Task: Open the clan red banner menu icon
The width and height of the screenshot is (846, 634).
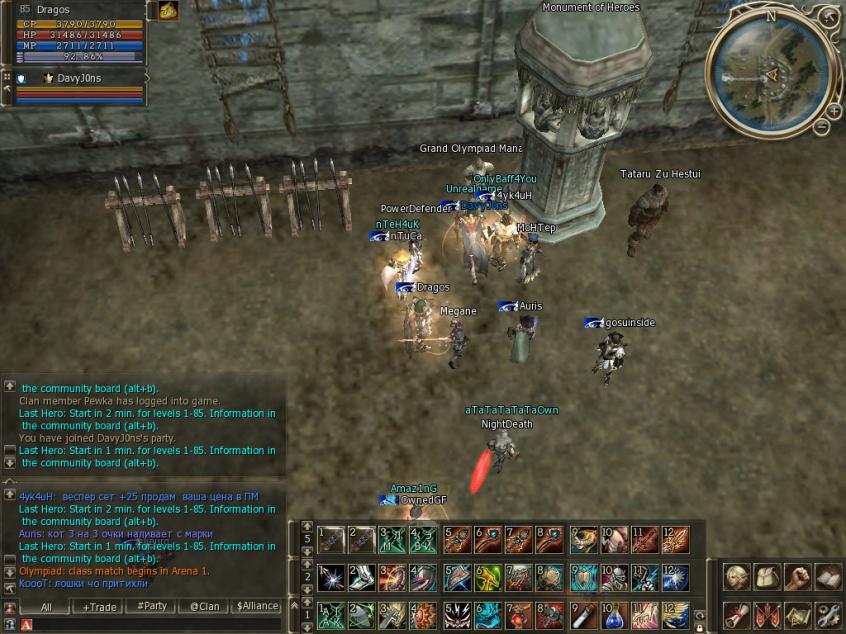Action: pyautogui.click(x=768, y=614)
